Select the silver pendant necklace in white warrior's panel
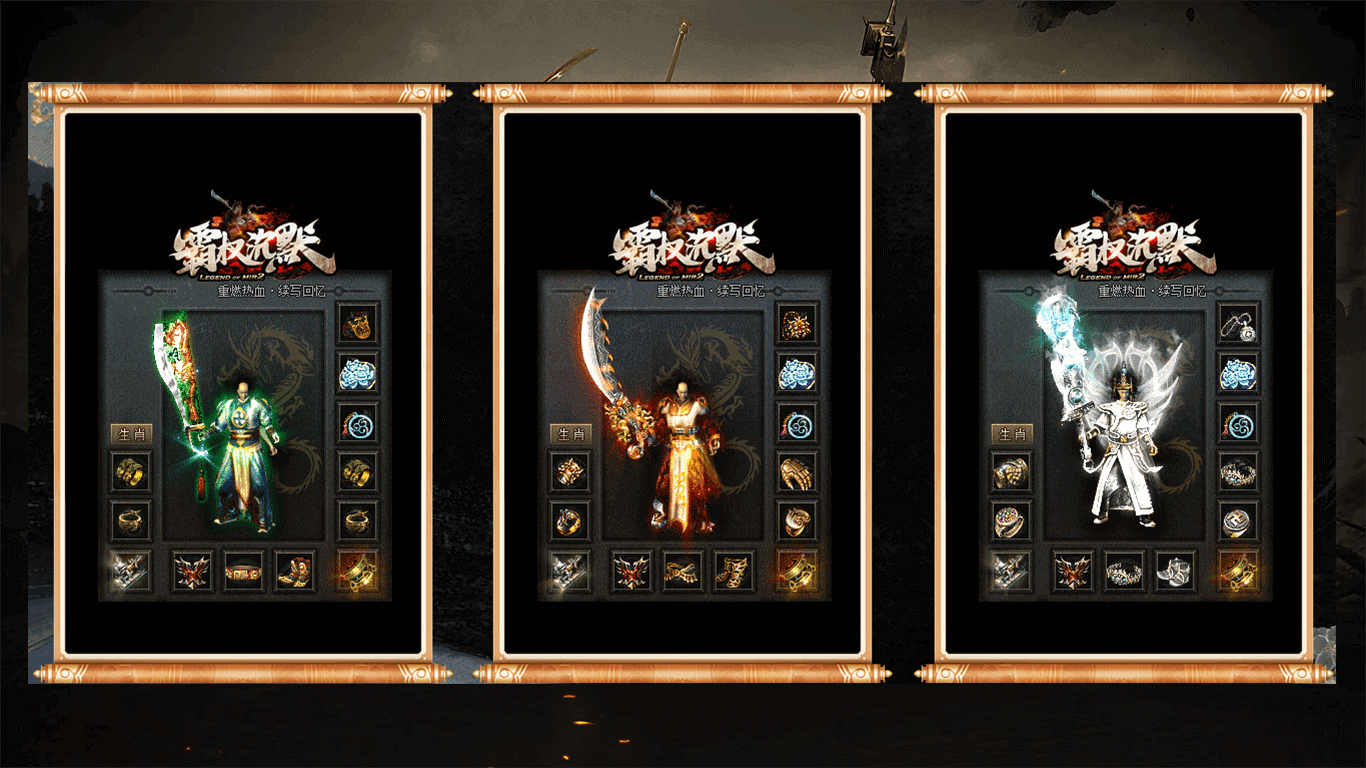 [1238, 323]
